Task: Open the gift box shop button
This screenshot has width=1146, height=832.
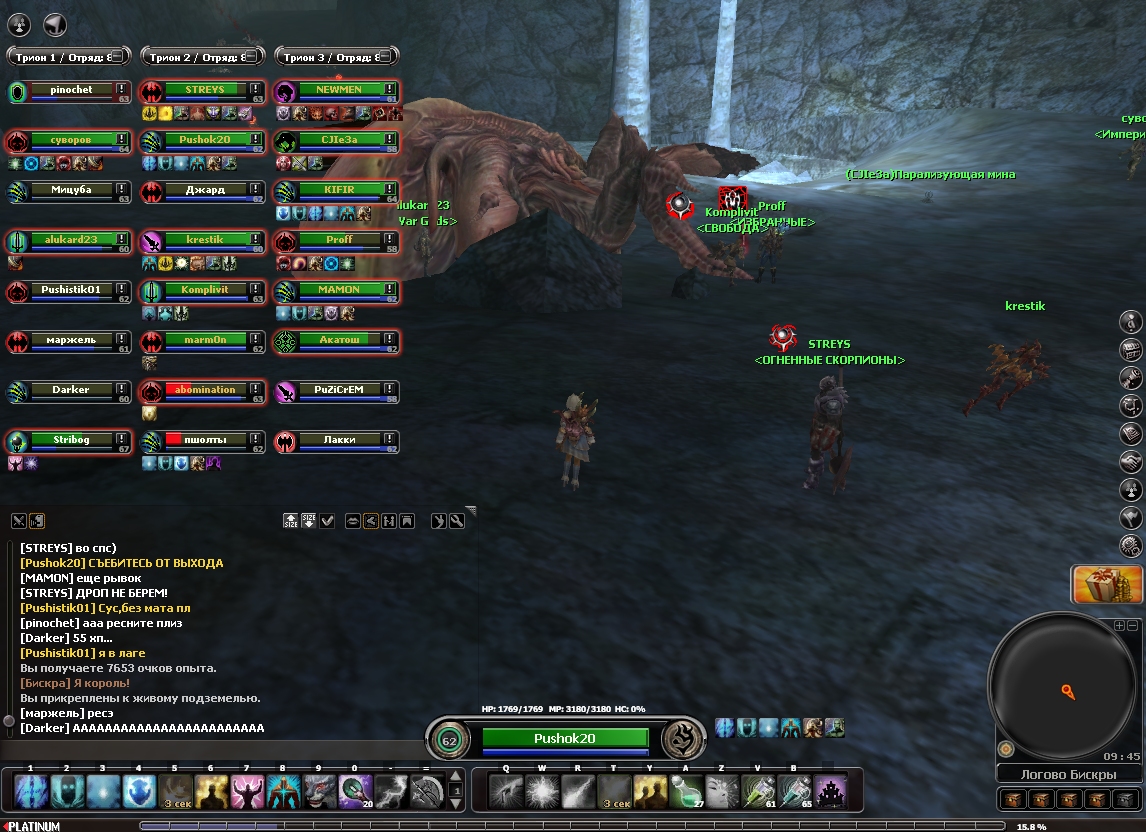Action: tap(1107, 585)
